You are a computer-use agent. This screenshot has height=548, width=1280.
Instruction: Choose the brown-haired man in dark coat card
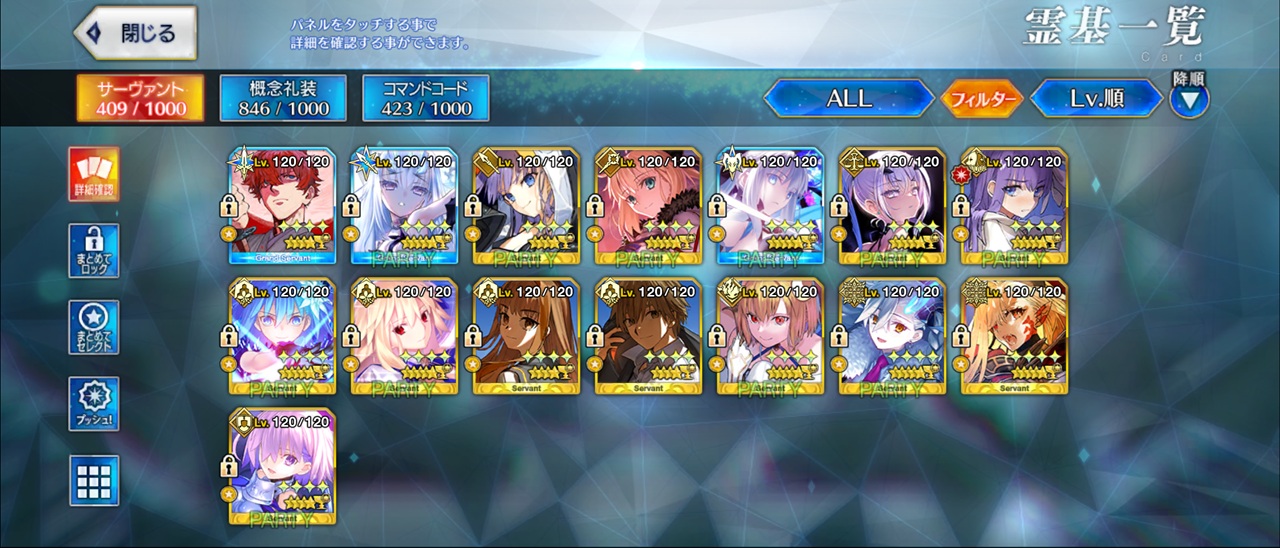(649, 336)
